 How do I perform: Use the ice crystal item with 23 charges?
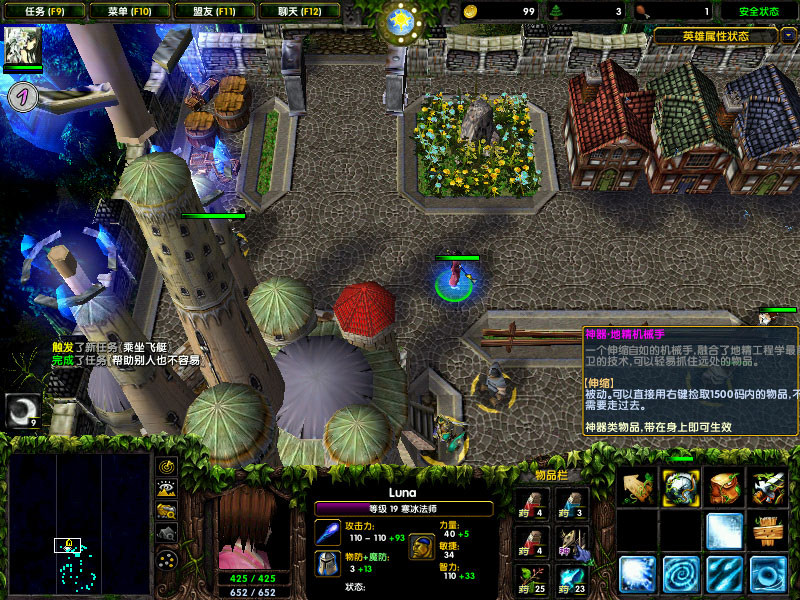pos(572,575)
